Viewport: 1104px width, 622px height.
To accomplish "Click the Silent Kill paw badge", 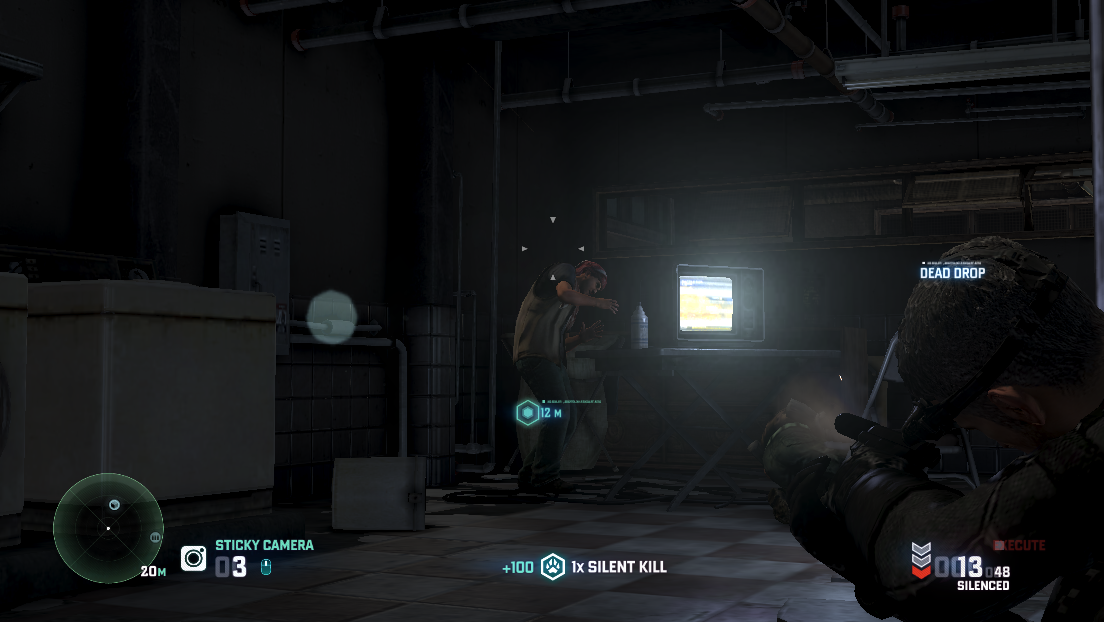I will tap(553, 567).
